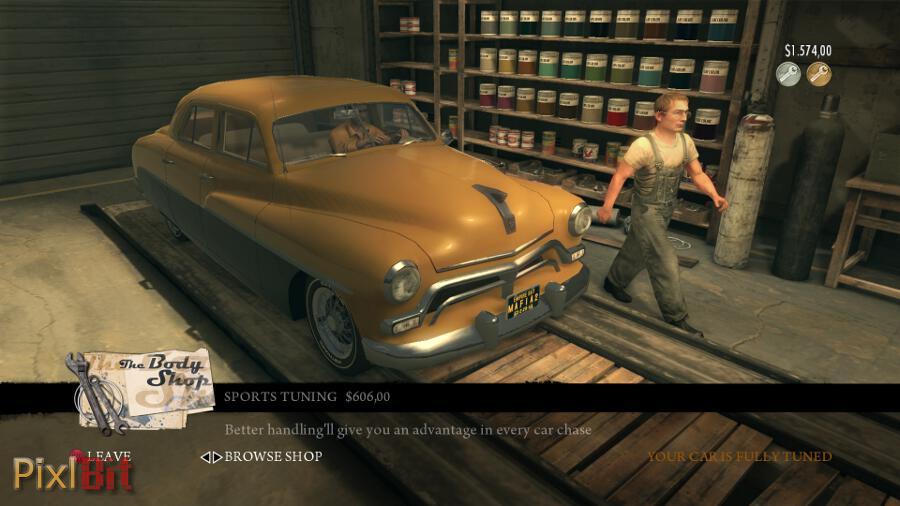Choose the Browse Shop option
Image resolution: width=900 pixels, height=506 pixels.
[273, 457]
